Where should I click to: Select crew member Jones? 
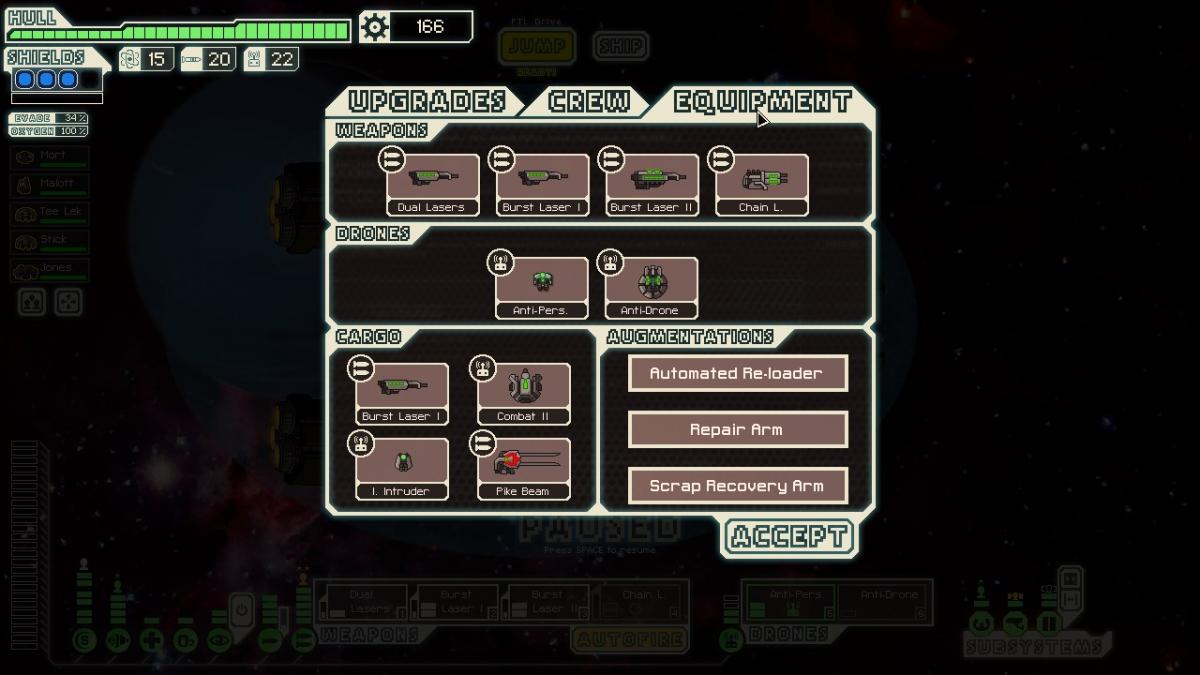pyautogui.click(x=50, y=270)
